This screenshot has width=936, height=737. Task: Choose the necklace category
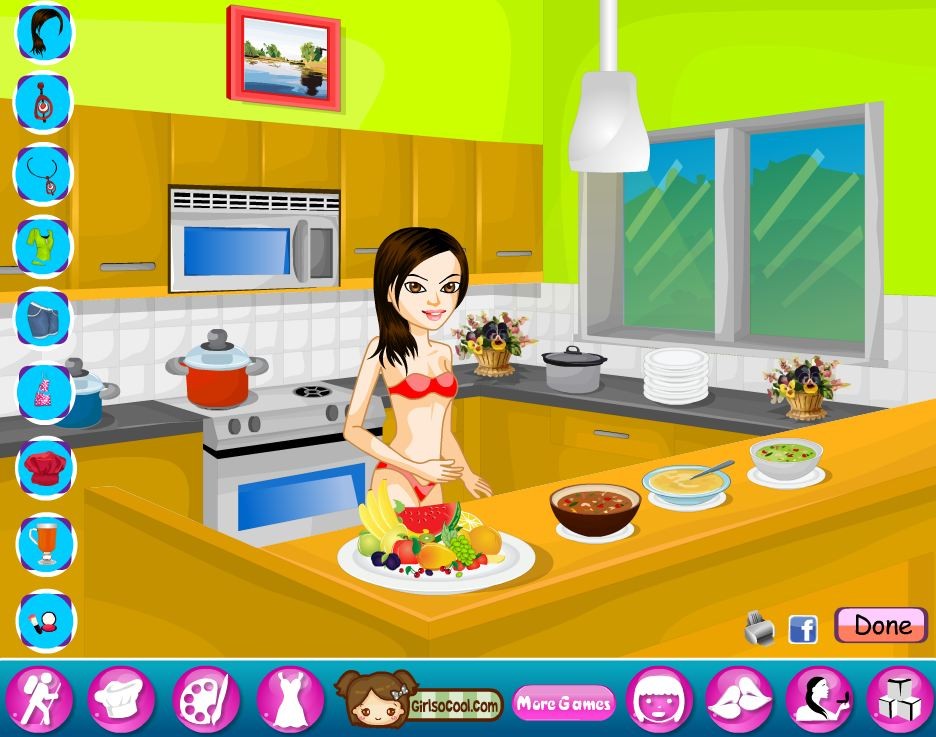coord(43,173)
